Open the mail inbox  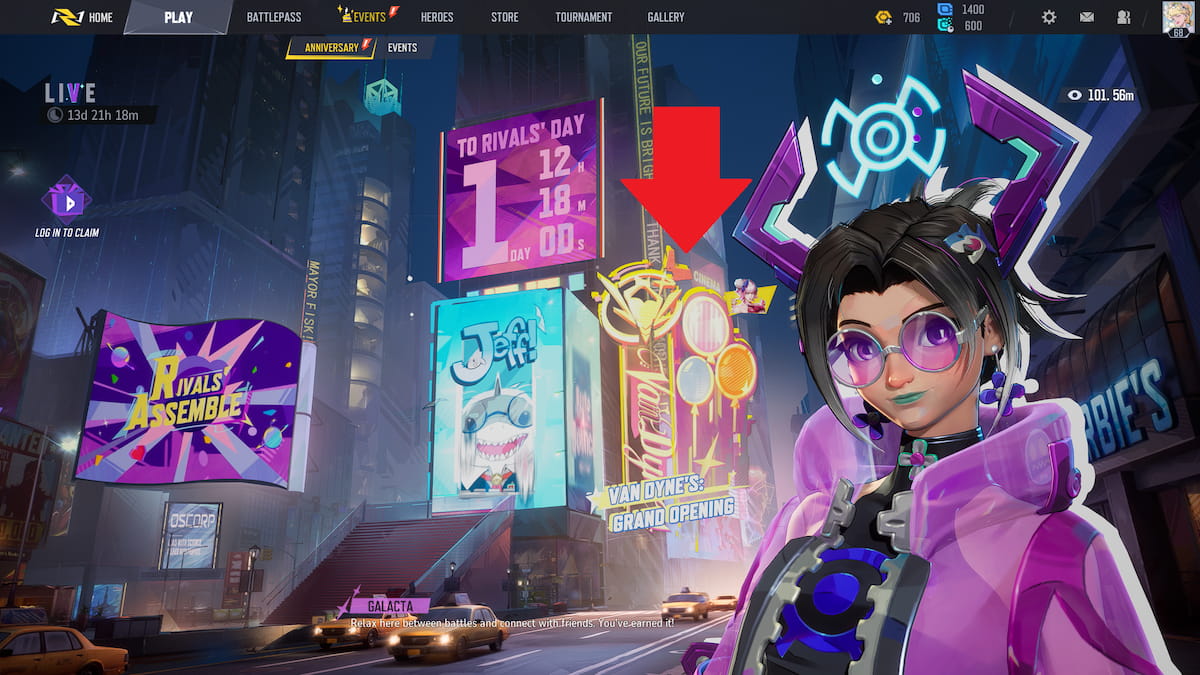point(1087,17)
